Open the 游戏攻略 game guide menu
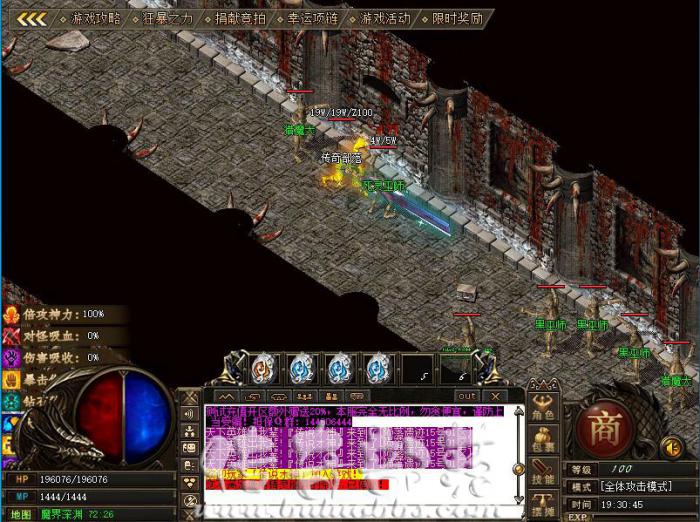Viewport: 700px width, 522px height. [96, 18]
